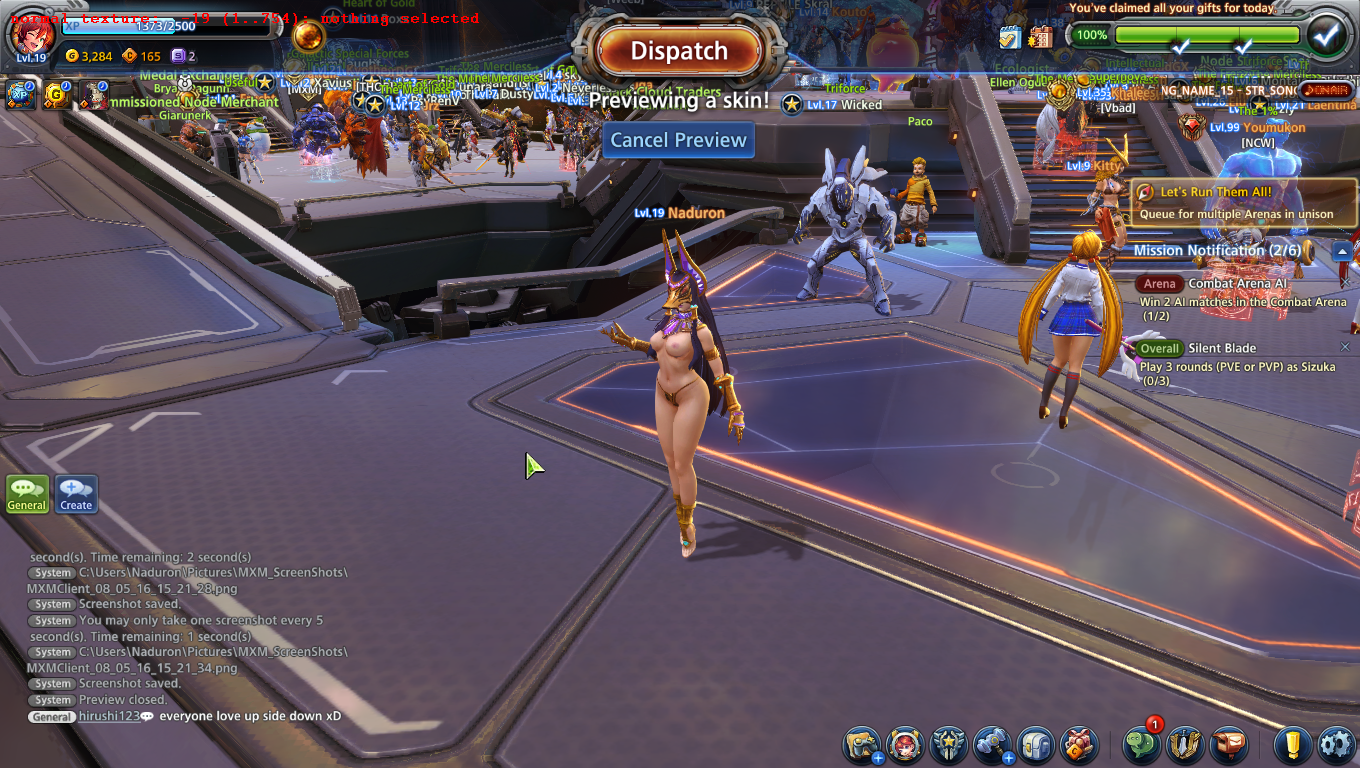The image size is (1360, 768).
Task: Open the blue checklist calendar icon
Action: tap(1010, 37)
